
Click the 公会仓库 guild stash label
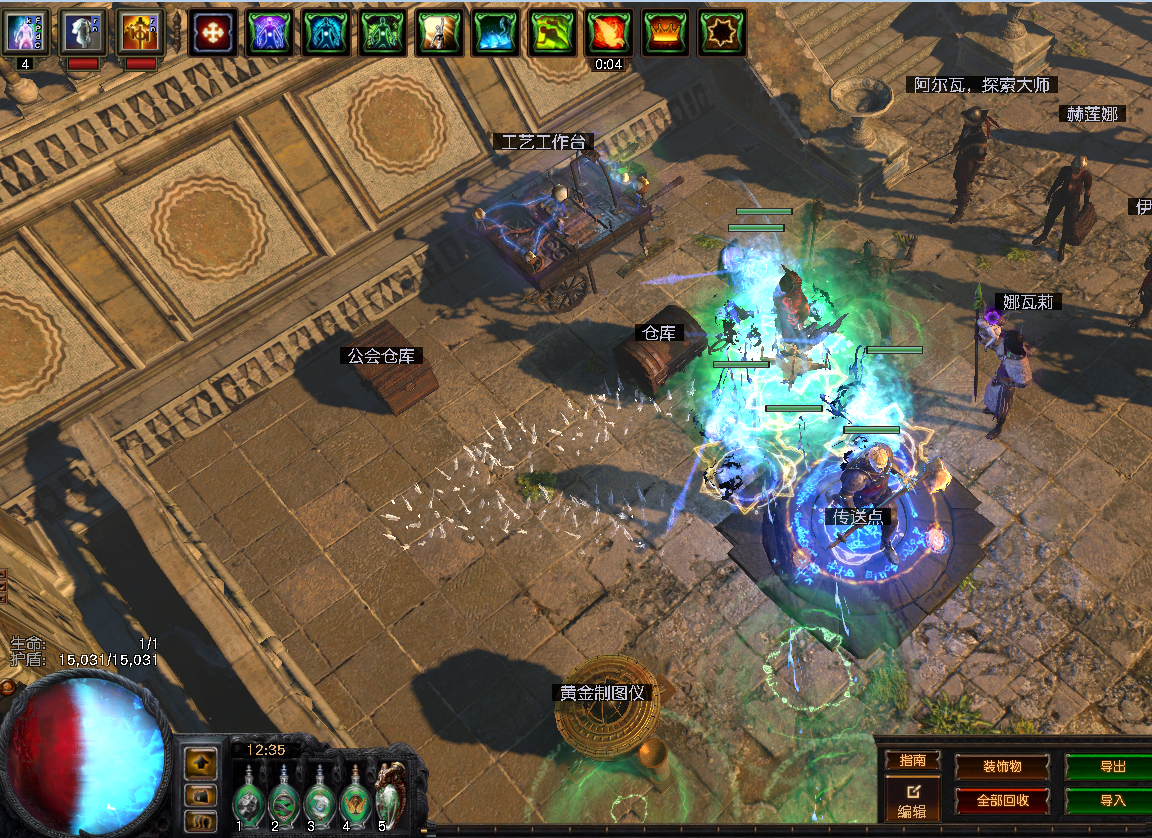(x=382, y=355)
